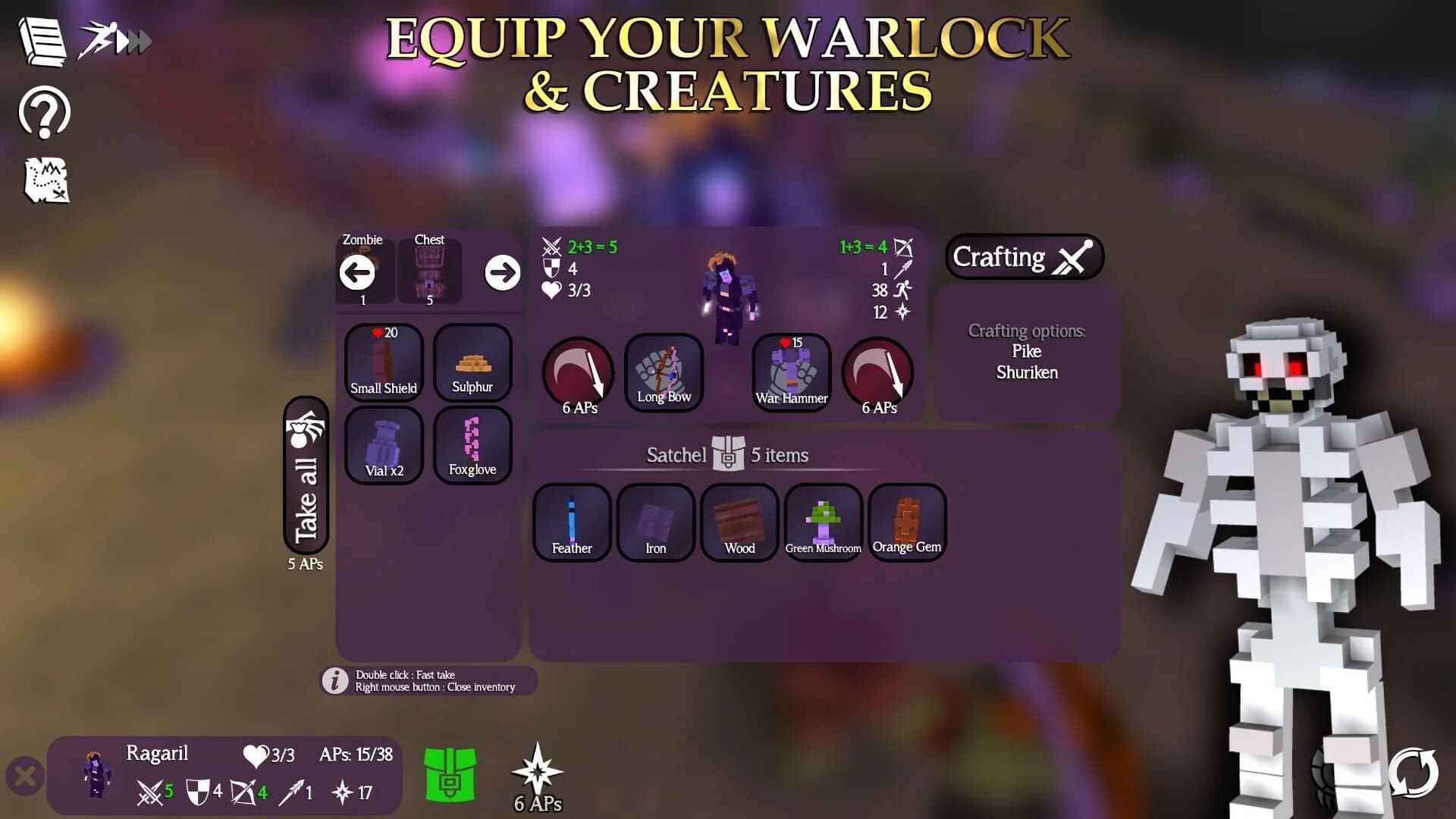Select the Green Mushroom satchel item
Viewport: 1456px width, 819px height.
823,522
